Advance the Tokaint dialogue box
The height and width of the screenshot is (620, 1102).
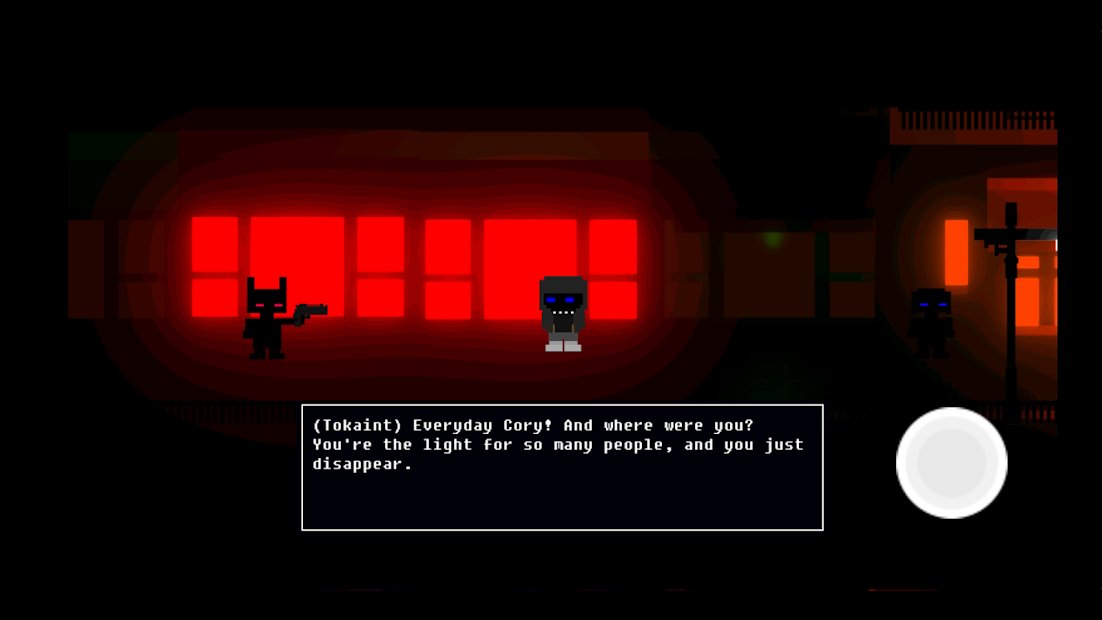click(562, 467)
